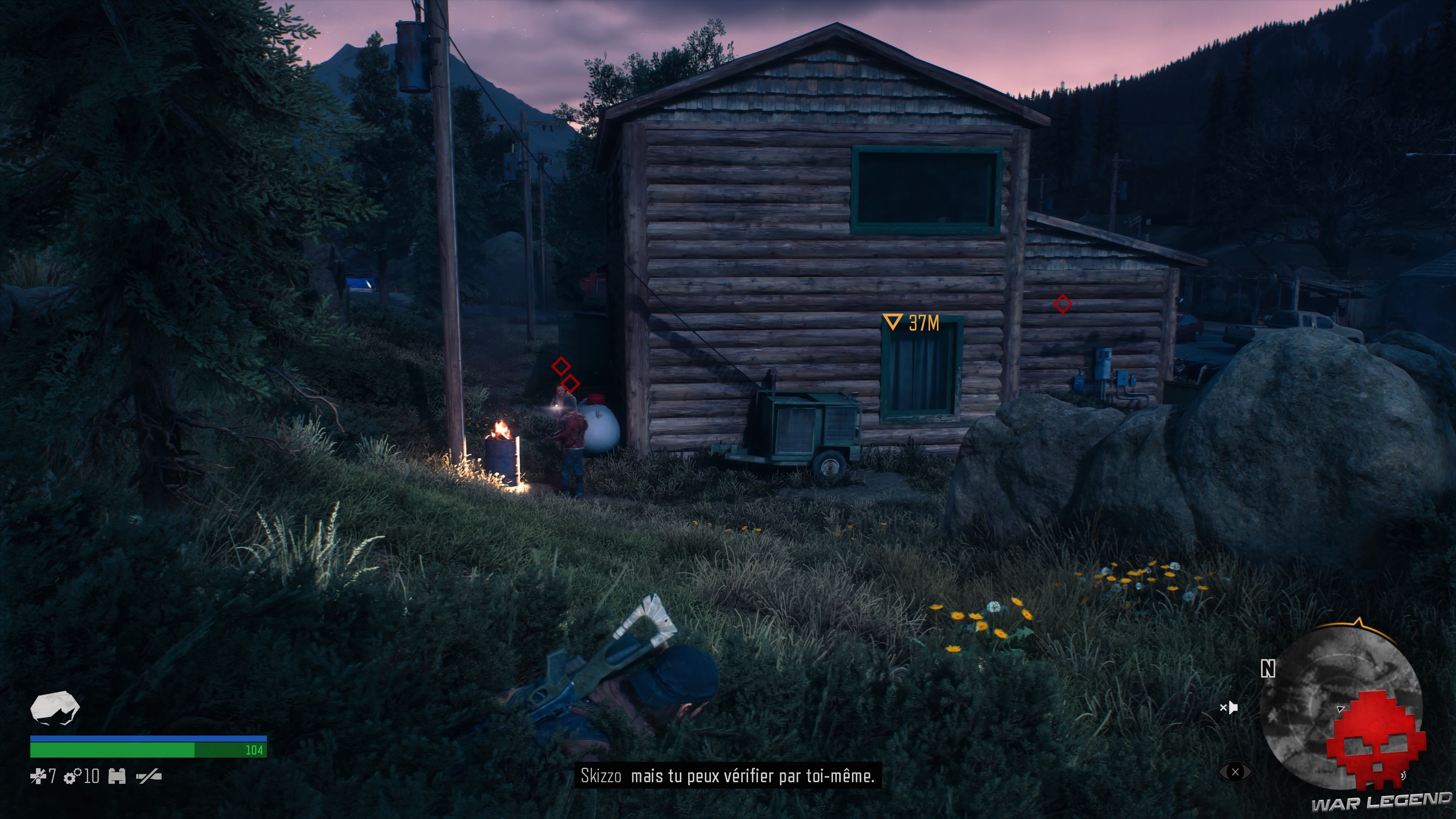Select the rock throwable weapon icon
This screenshot has height=819, width=1456.
pyautogui.click(x=54, y=711)
